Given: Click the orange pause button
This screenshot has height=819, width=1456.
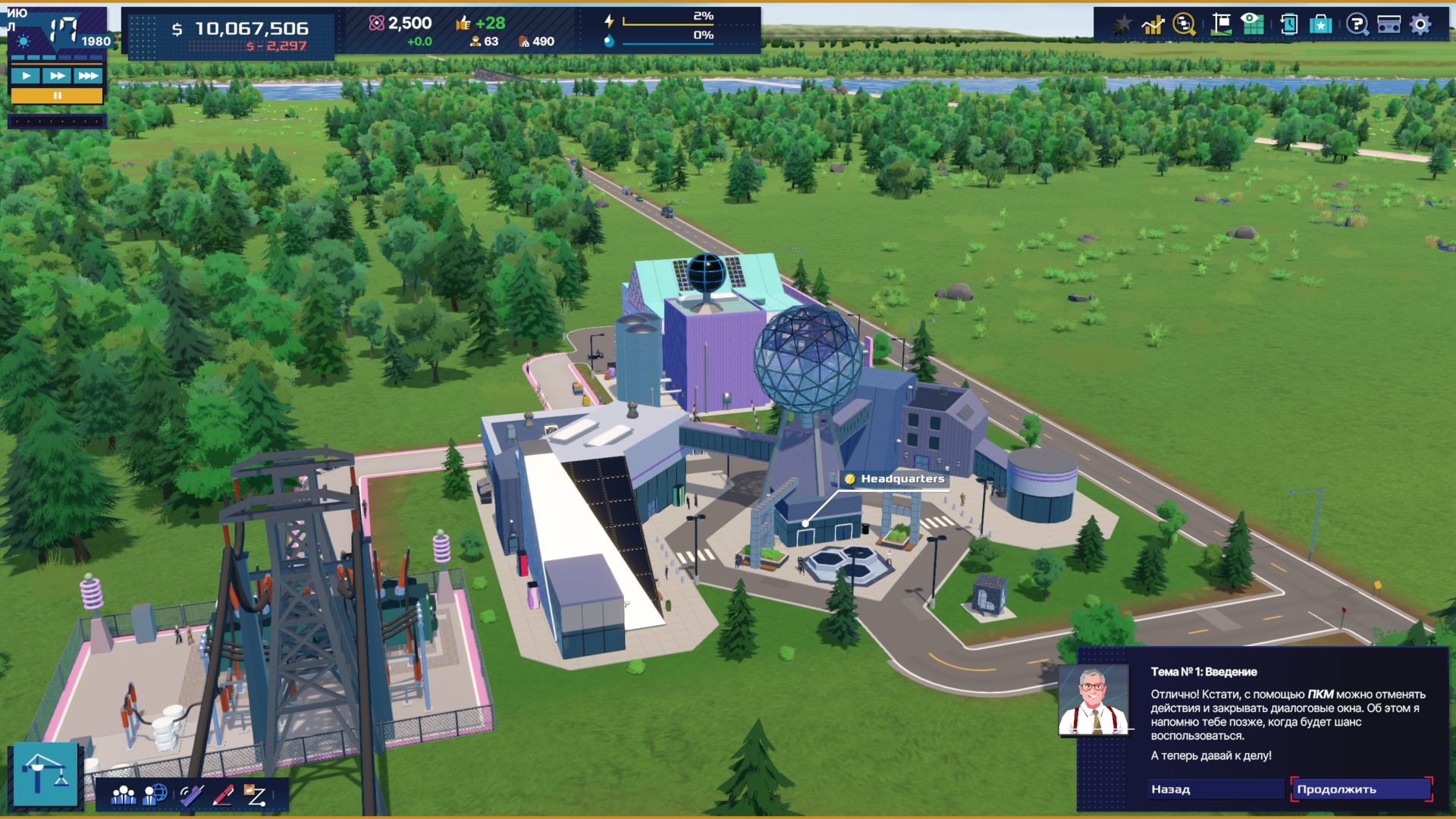Looking at the screenshot, I should [x=57, y=96].
